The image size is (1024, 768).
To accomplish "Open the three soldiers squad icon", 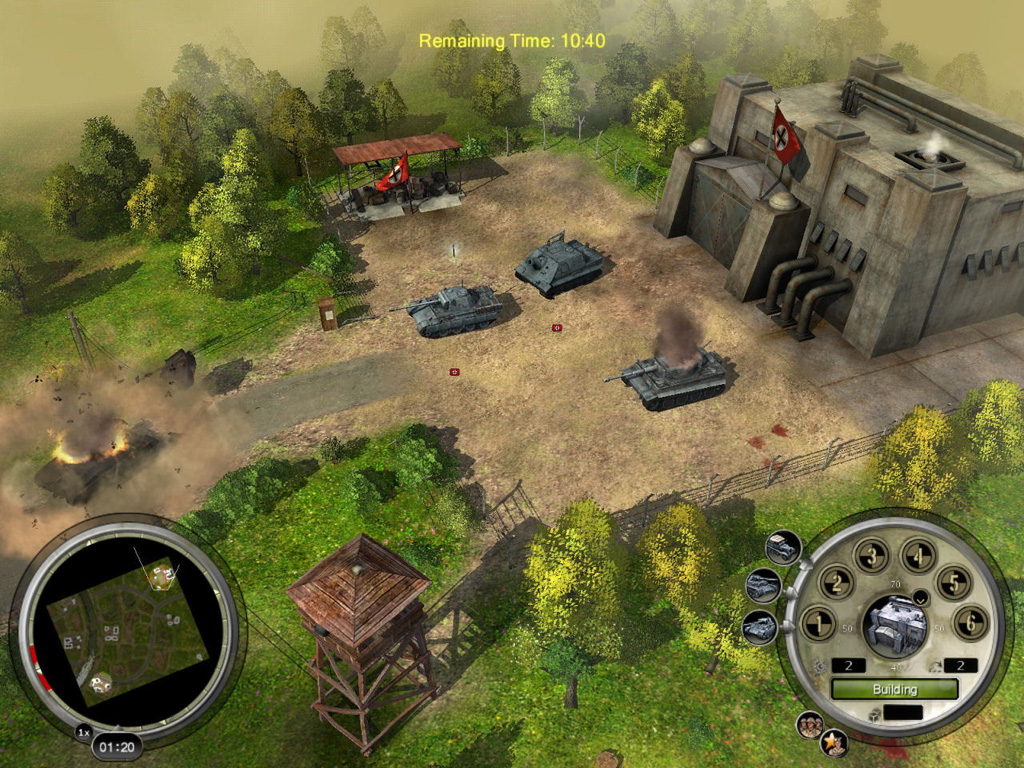I will [810, 725].
